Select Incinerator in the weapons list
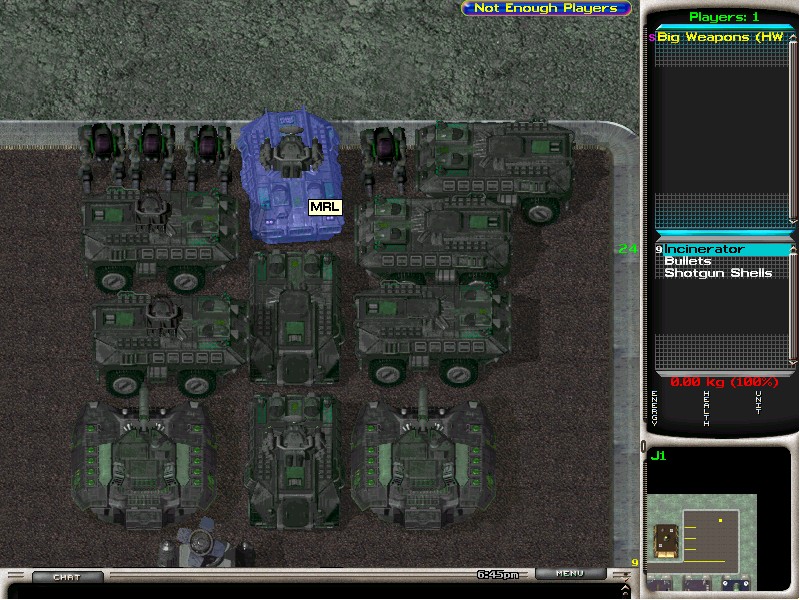This screenshot has height=600, width=800. (706, 249)
